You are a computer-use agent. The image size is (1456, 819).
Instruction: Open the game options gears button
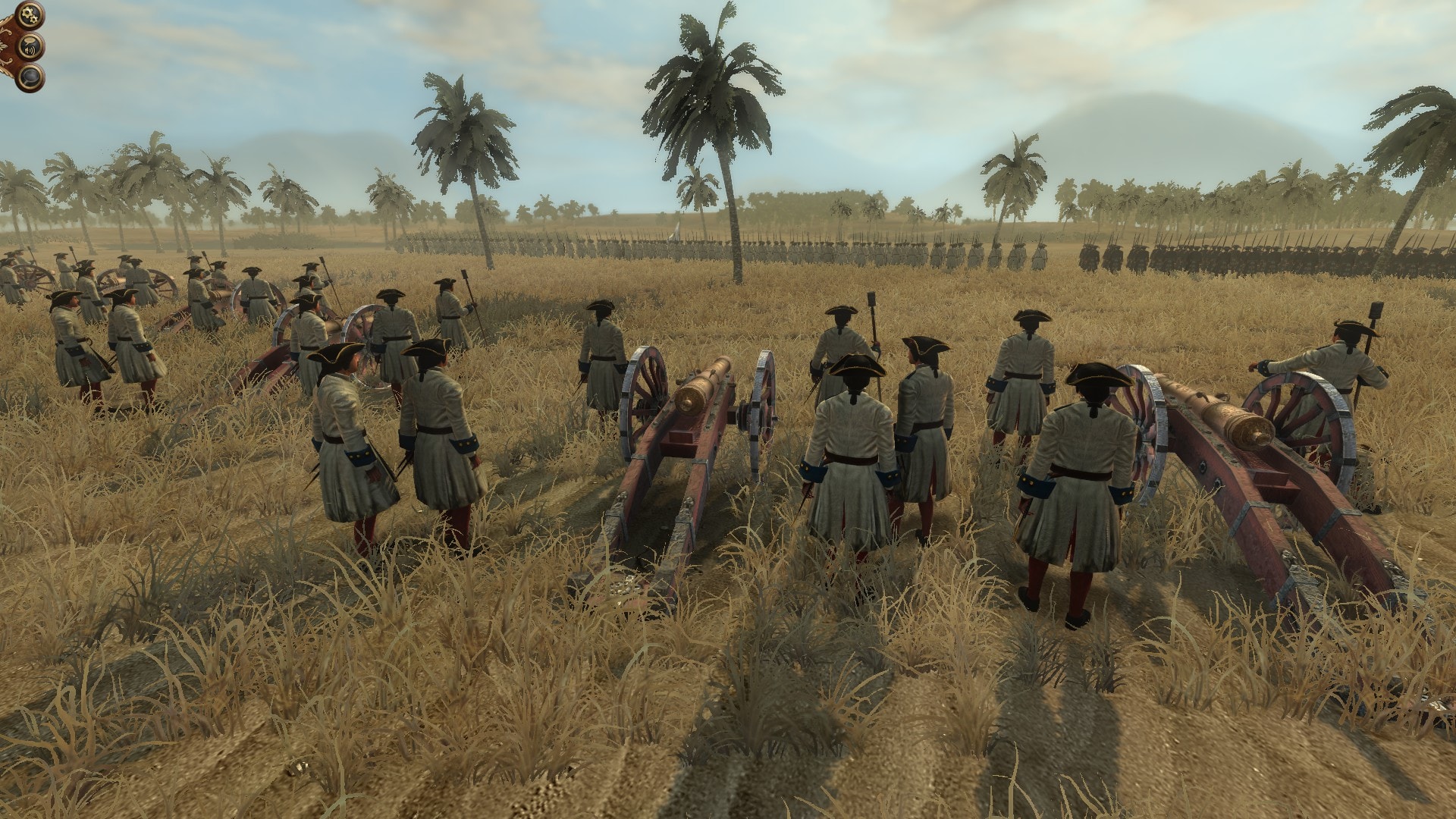(31, 14)
